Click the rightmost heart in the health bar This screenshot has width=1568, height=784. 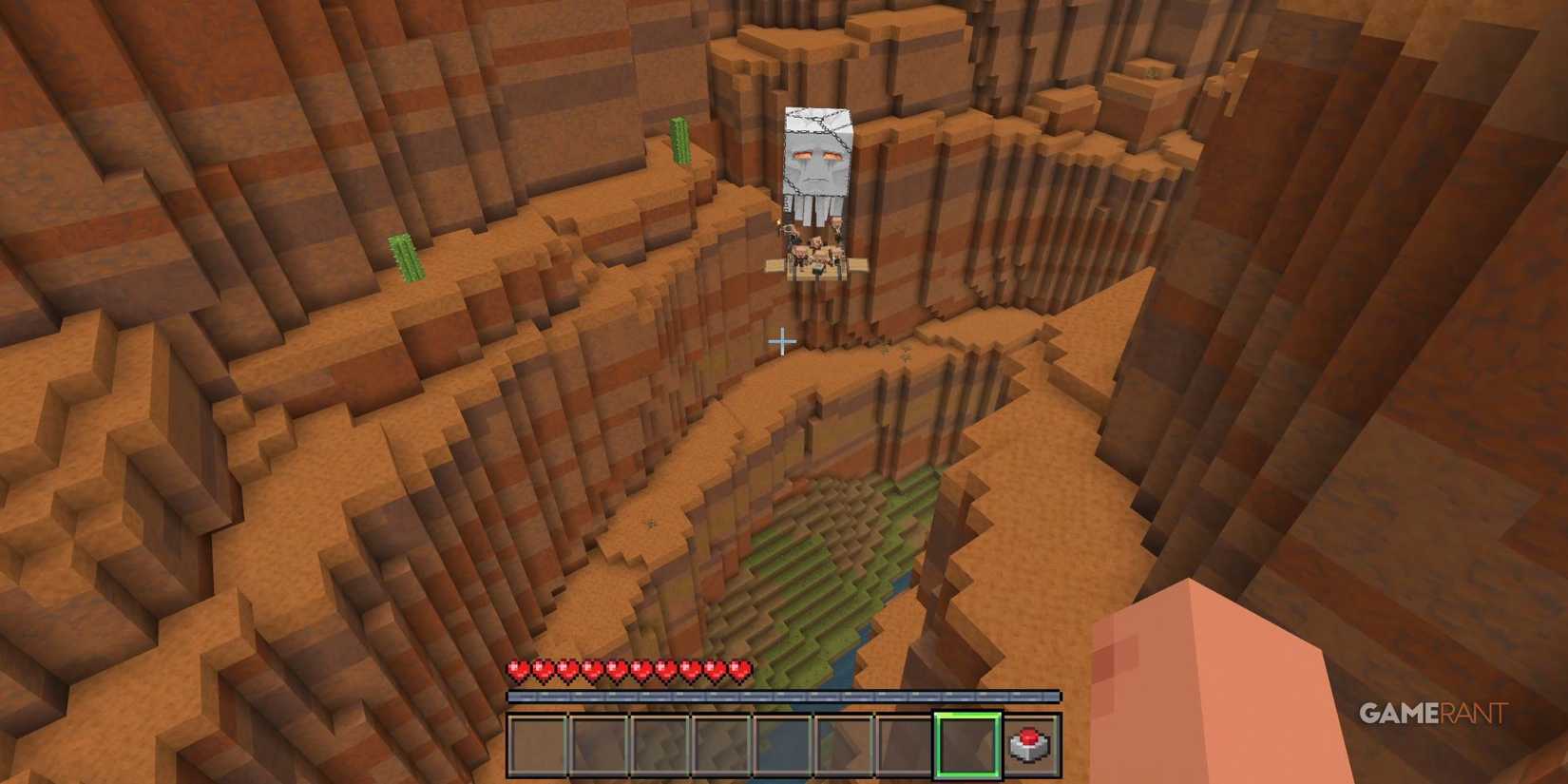[739, 671]
